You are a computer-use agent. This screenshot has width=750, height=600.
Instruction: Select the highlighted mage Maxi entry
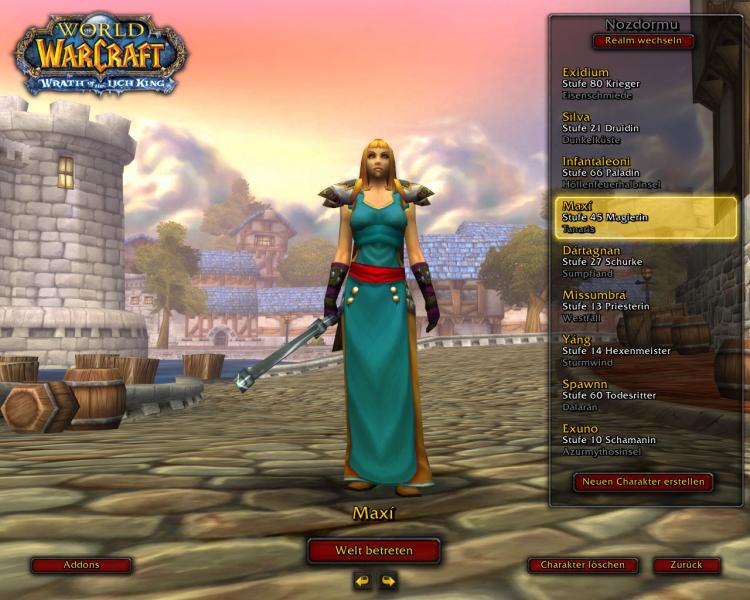(645, 217)
